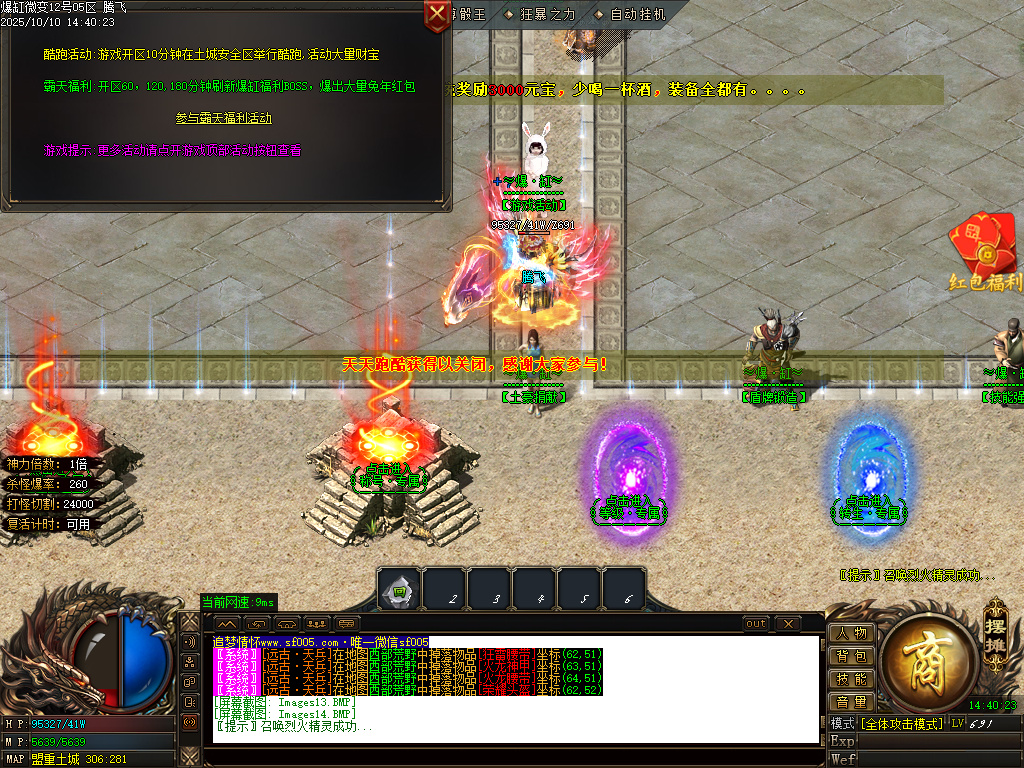Screen dimensions: 1024x768
Task: Show the 技能 skills window
Action: click(x=851, y=679)
